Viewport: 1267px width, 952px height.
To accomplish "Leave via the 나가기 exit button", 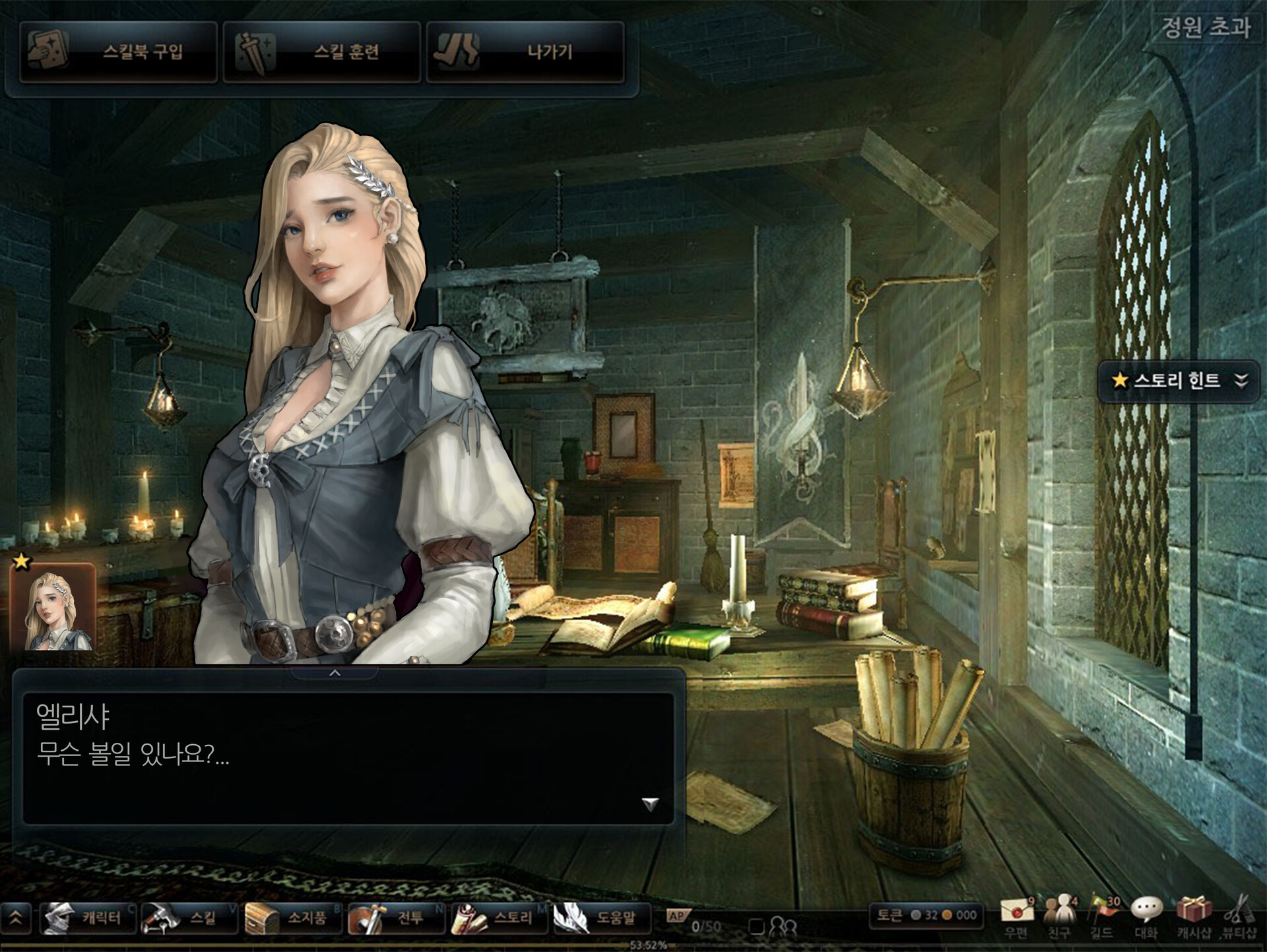I will [525, 52].
